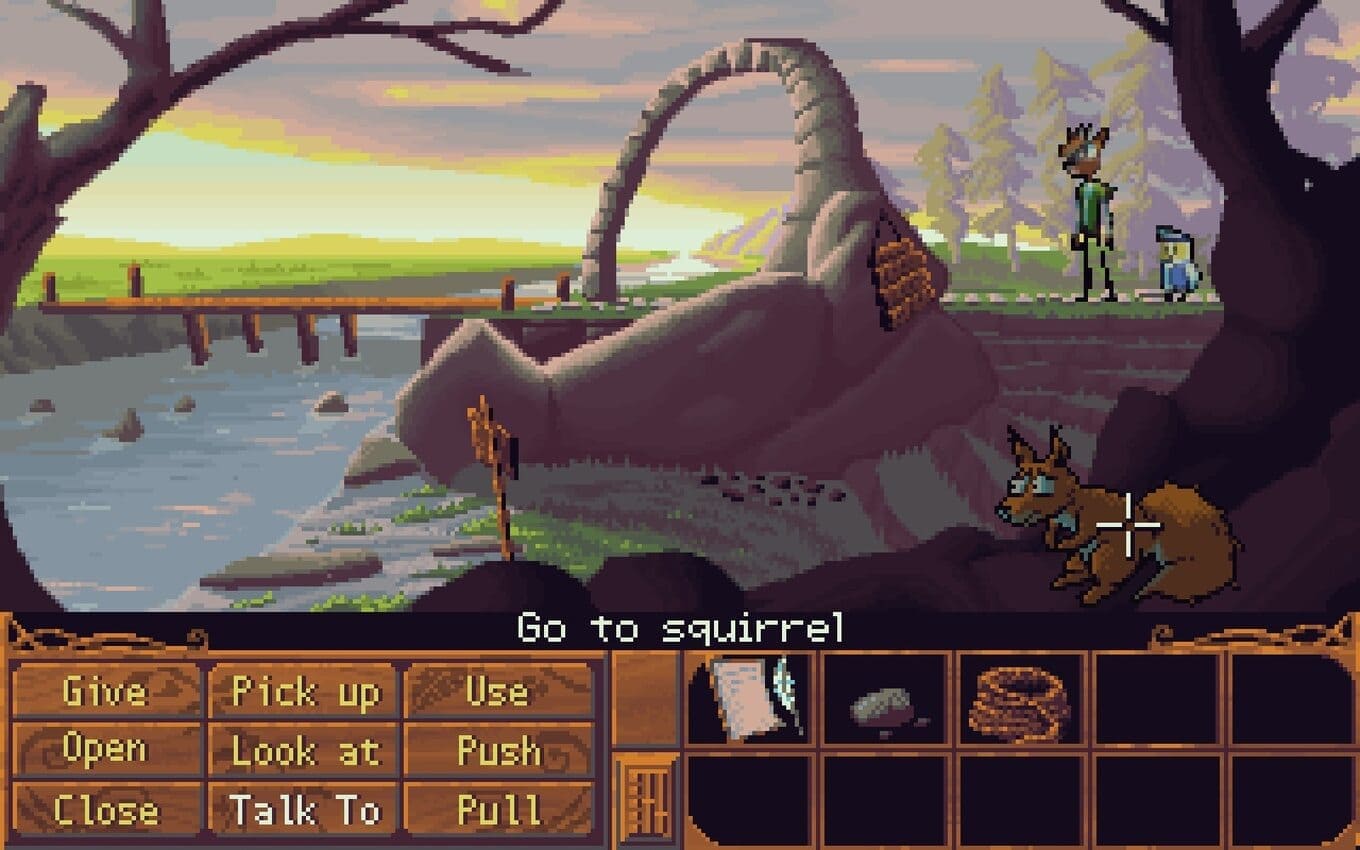The height and width of the screenshot is (850, 1360).
Task: Choose the Push verb
Action: tap(498, 751)
